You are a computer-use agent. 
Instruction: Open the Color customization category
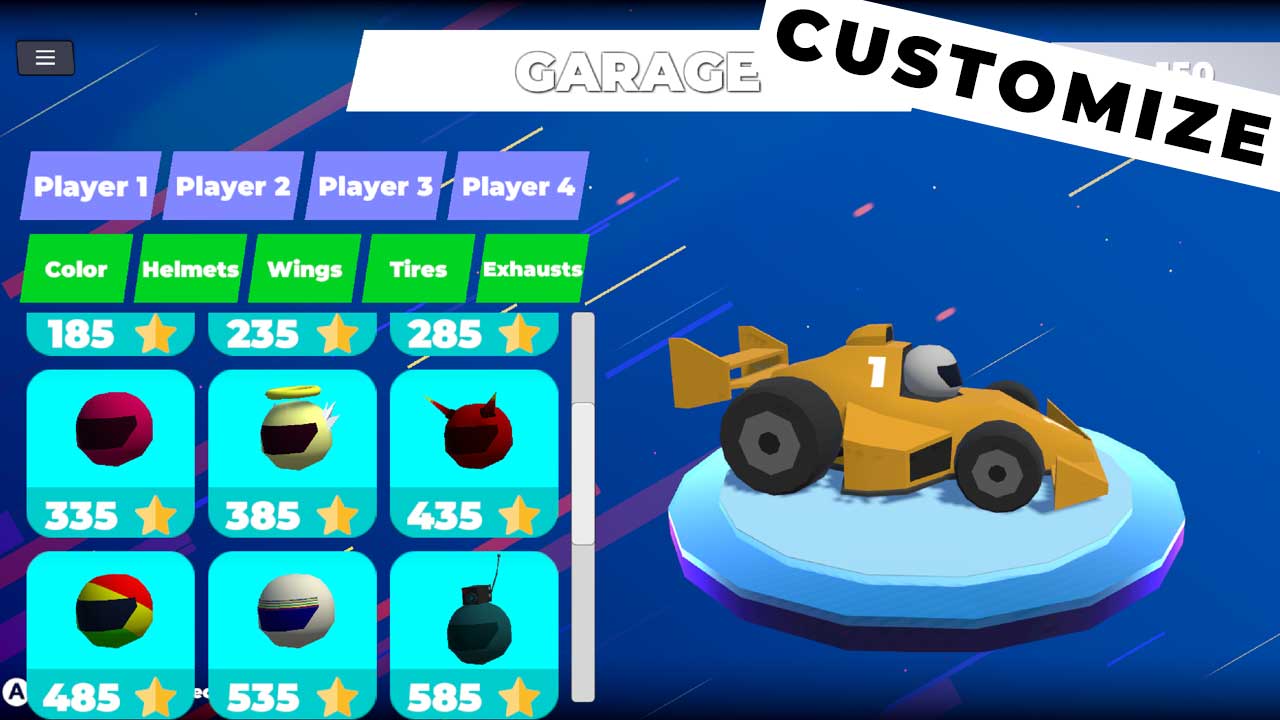(x=74, y=269)
